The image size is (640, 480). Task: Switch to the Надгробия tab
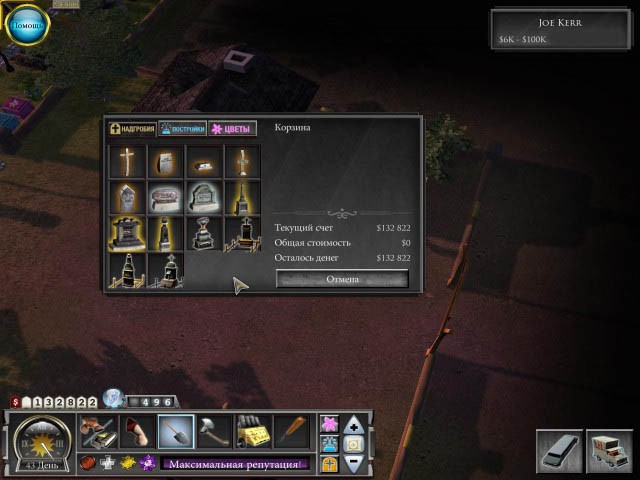pos(133,129)
